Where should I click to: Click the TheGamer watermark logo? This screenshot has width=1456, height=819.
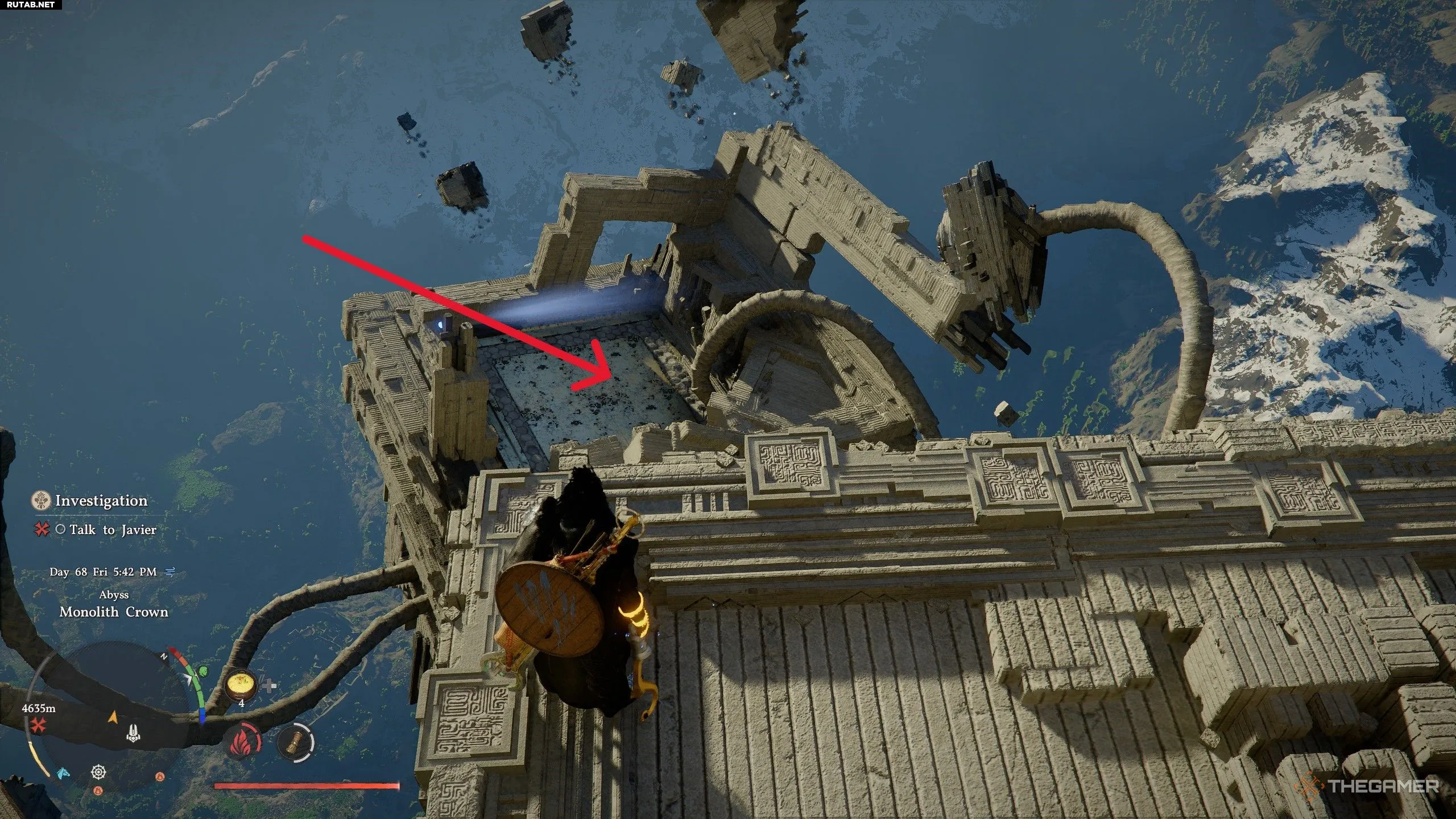click(1371, 787)
